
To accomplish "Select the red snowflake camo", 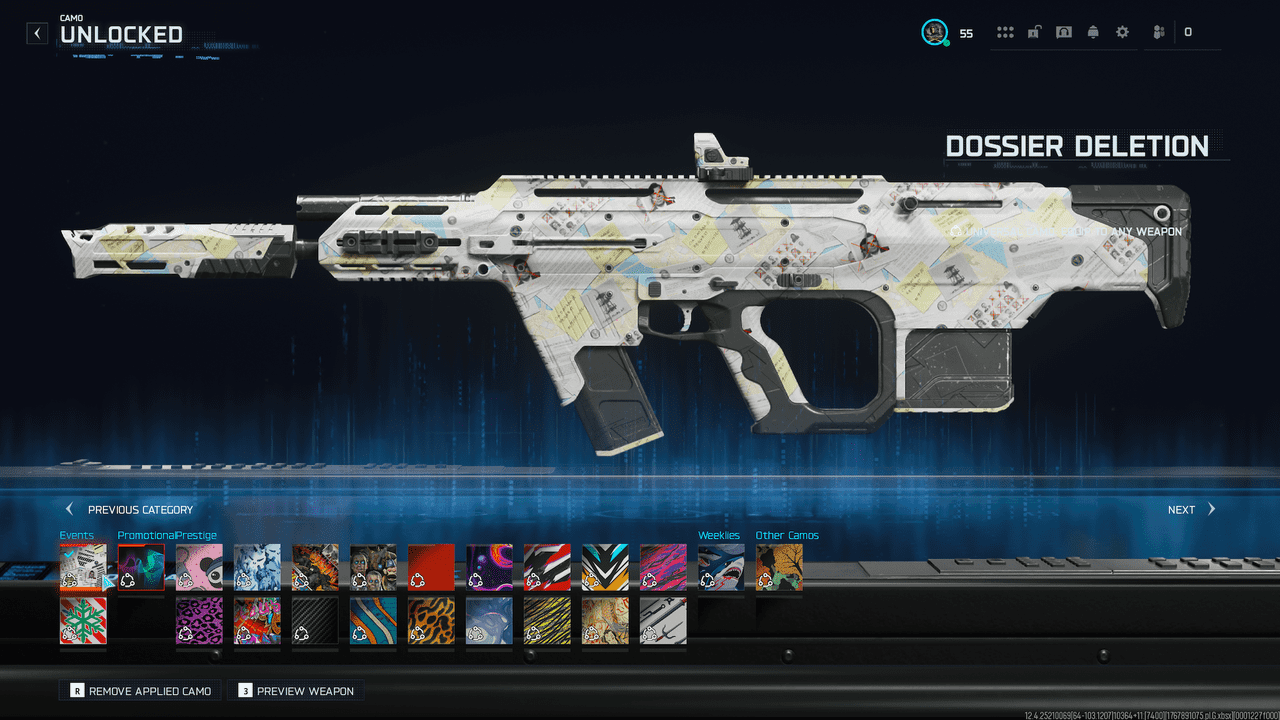I will click(83, 621).
